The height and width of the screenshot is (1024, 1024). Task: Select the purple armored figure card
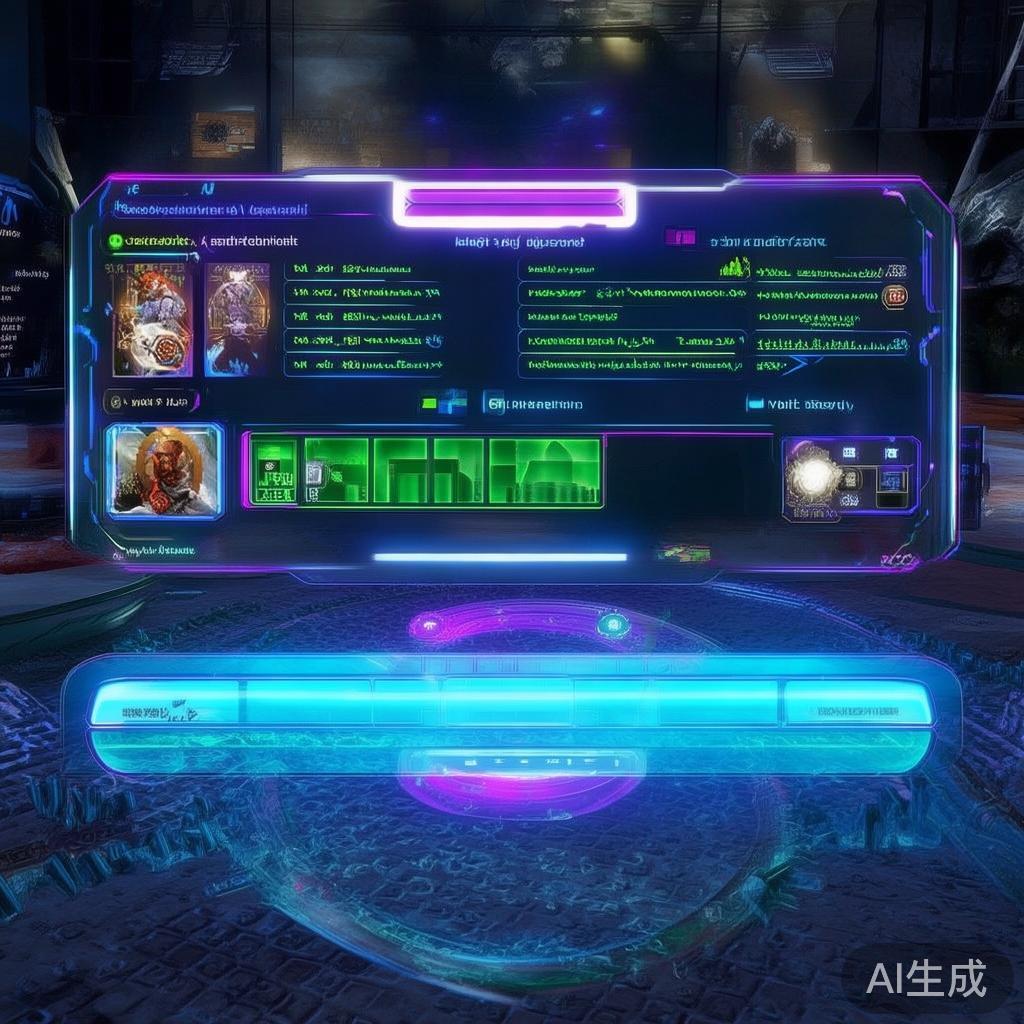(x=237, y=319)
